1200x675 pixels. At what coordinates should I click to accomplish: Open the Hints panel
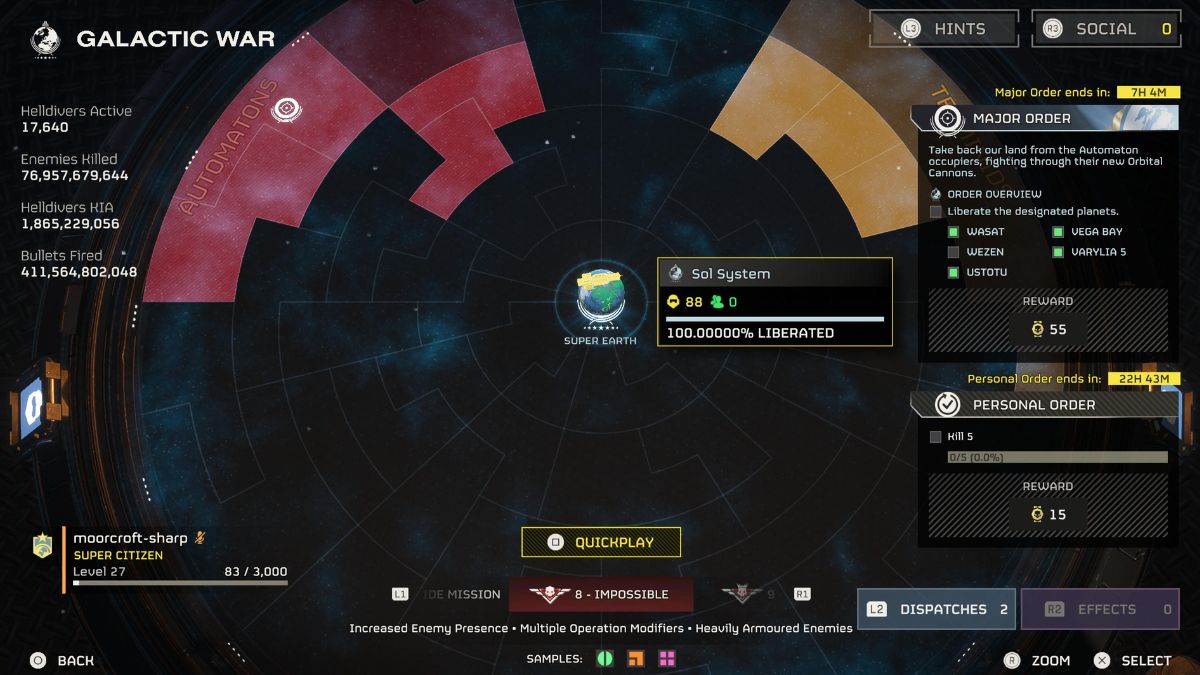(x=944, y=29)
